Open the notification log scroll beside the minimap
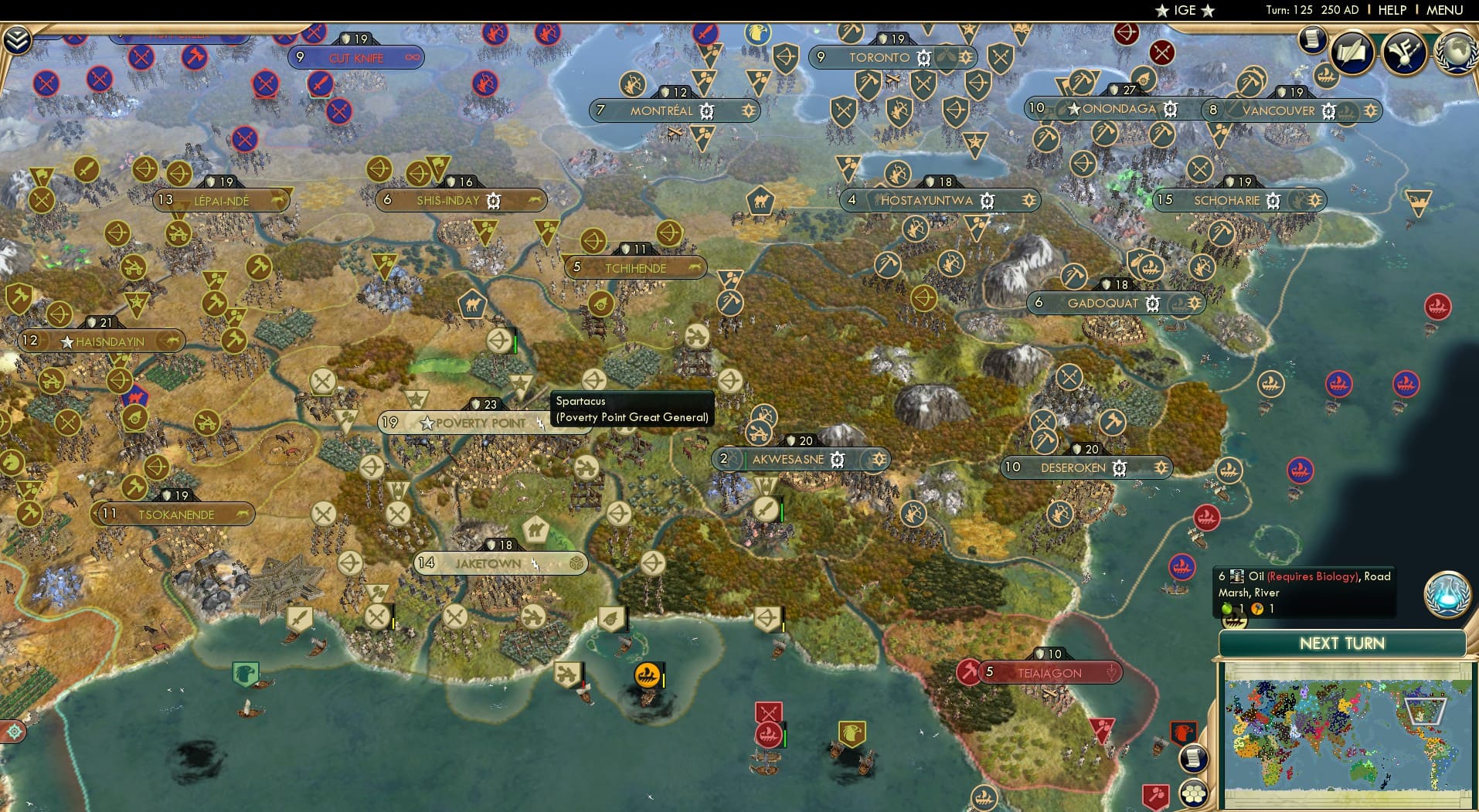 (1195, 756)
